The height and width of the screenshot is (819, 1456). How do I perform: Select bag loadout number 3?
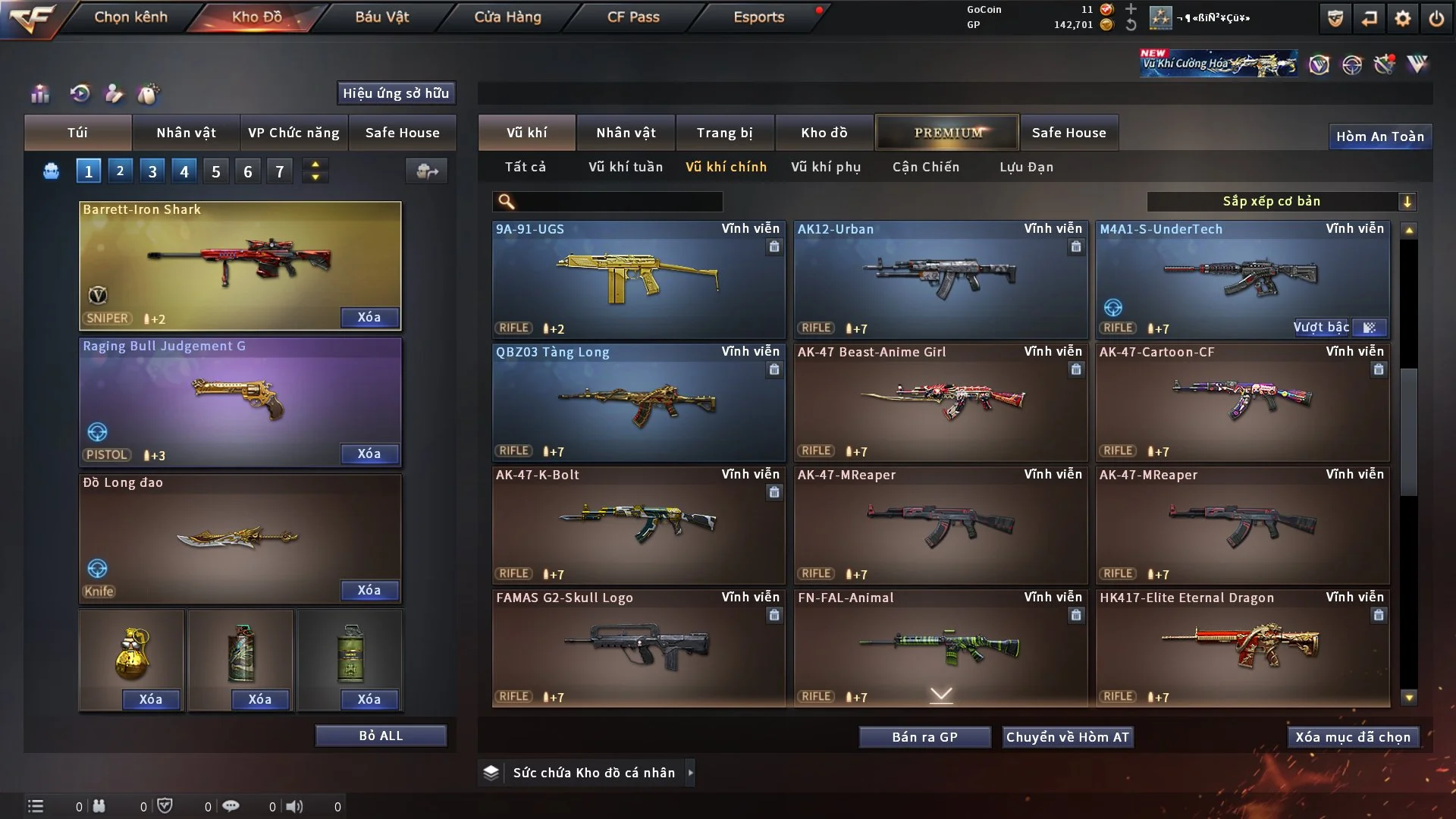click(x=152, y=171)
